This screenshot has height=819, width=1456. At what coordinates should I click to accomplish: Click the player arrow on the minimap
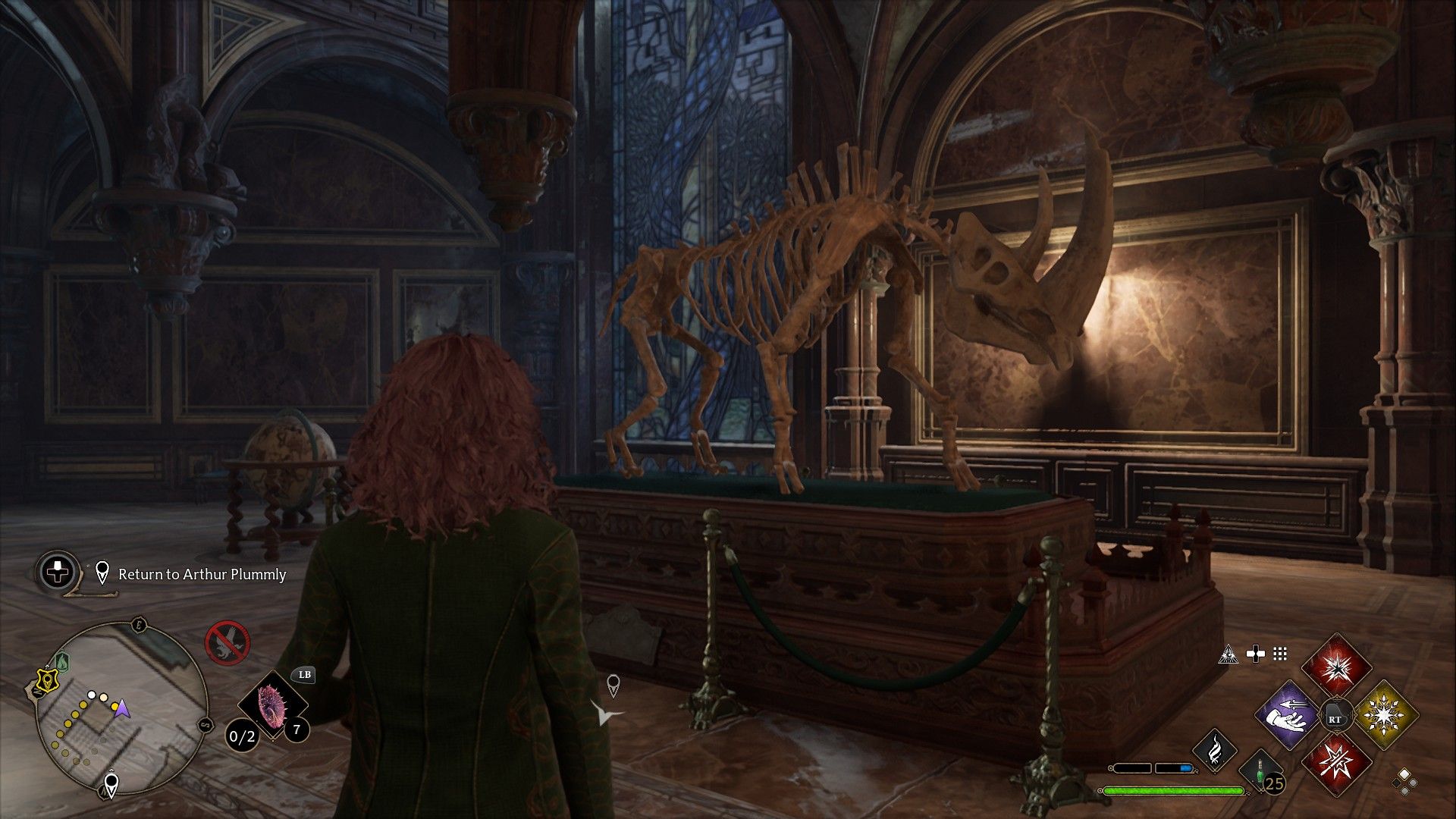pyautogui.click(x=122, y=709)
